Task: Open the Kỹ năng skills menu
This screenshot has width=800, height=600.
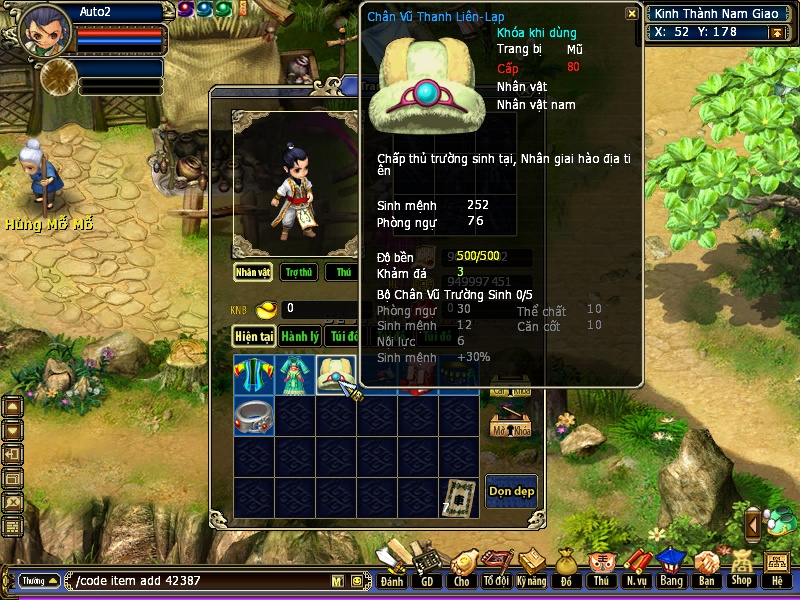Action: pos(532,566)
